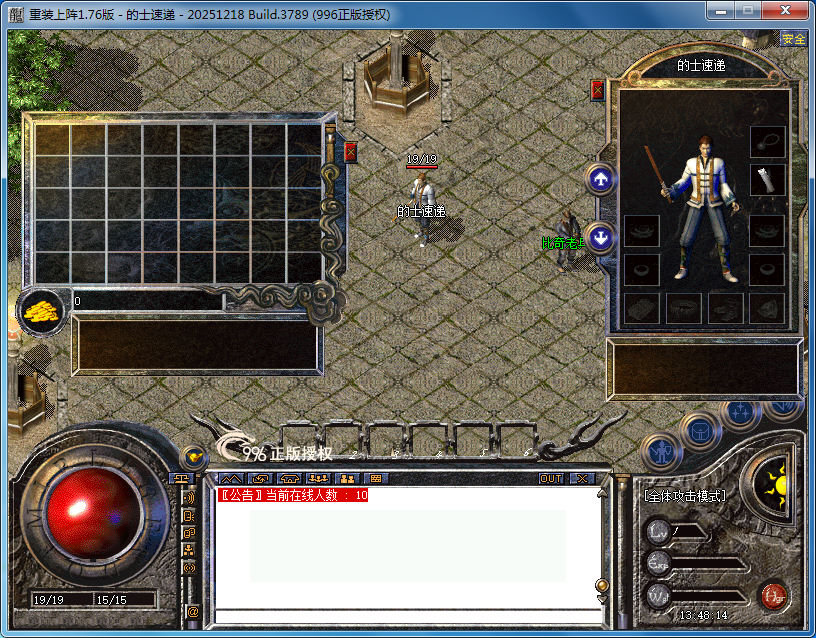This screenshot has width=816, height=638.
Task: Close the inventory bag panel
Action: pos(350,152)
